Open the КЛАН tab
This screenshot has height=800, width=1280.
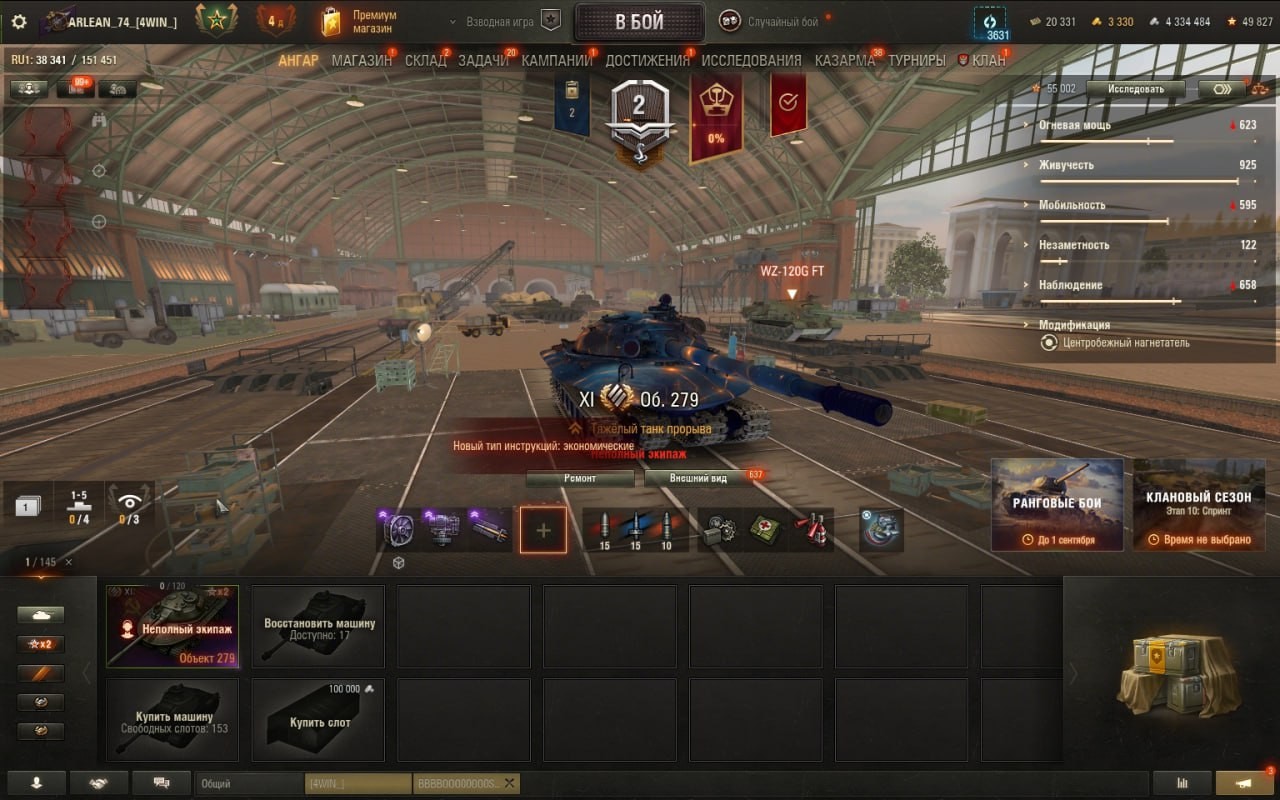click(x=988, y=61)
